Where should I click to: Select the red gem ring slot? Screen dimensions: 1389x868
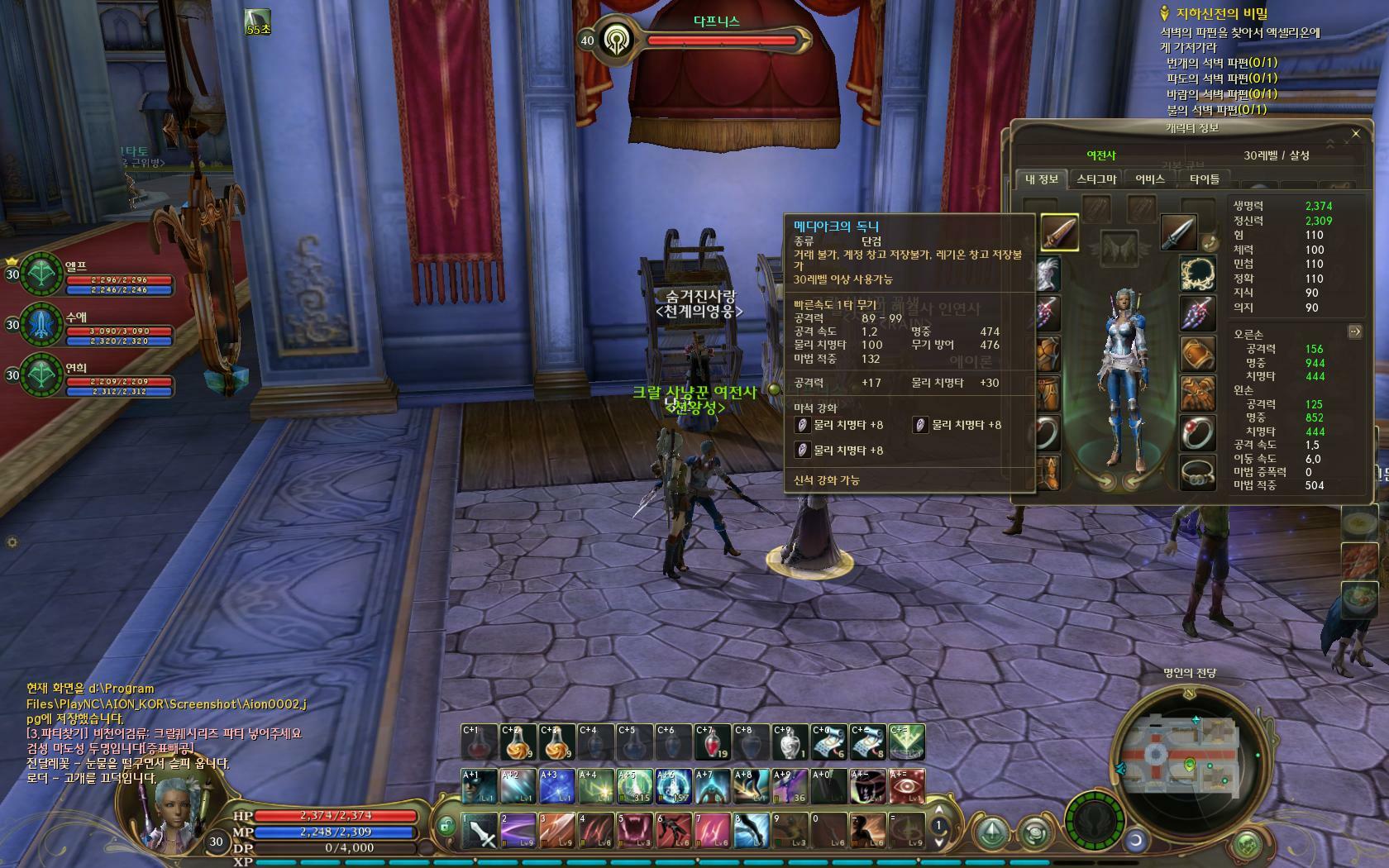tap(1196, 432)
